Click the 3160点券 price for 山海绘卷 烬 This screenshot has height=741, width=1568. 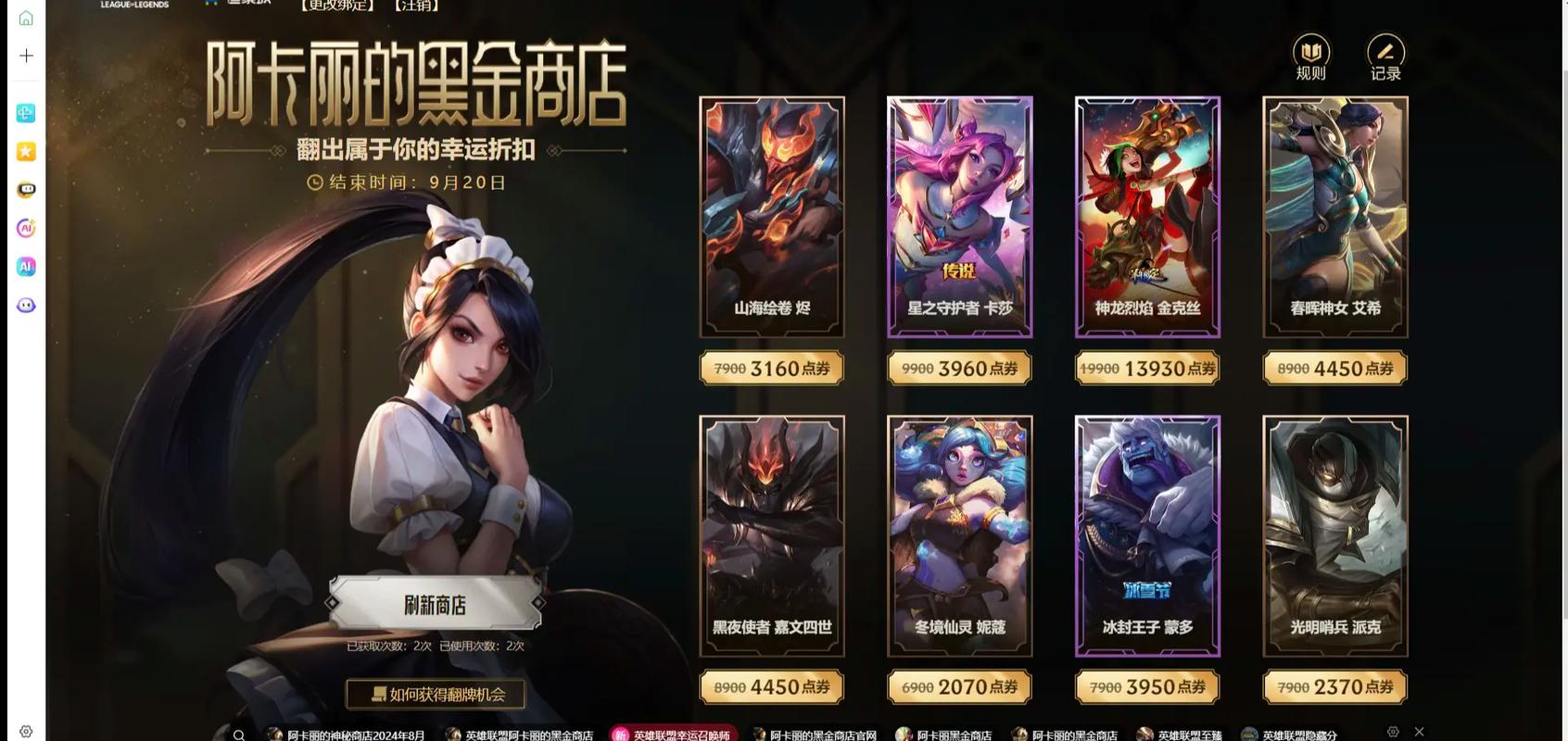772,368
